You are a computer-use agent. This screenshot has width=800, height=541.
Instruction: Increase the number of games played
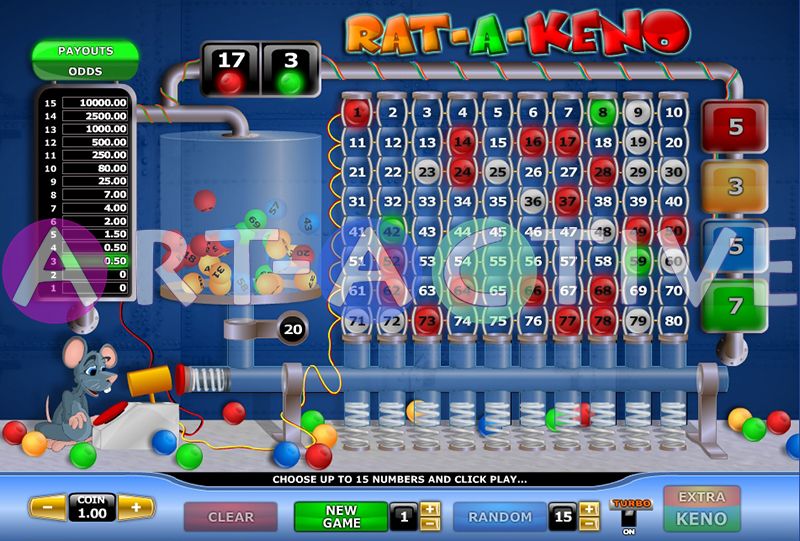click(x=430, y=509)
